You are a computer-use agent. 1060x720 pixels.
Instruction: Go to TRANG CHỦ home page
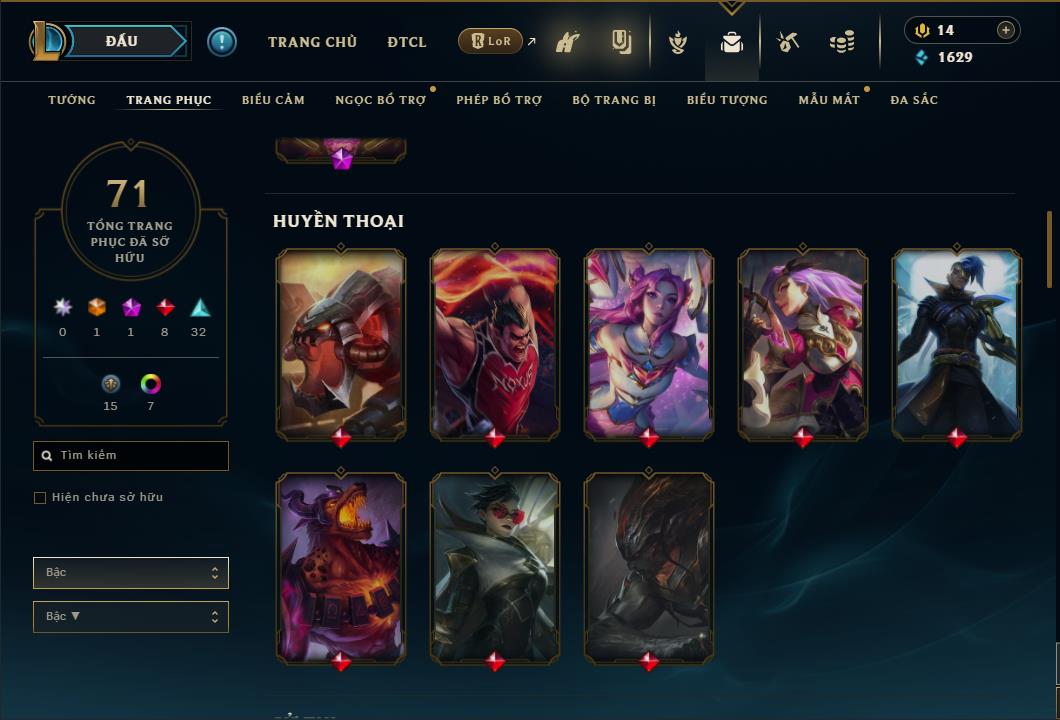point(312,42)
